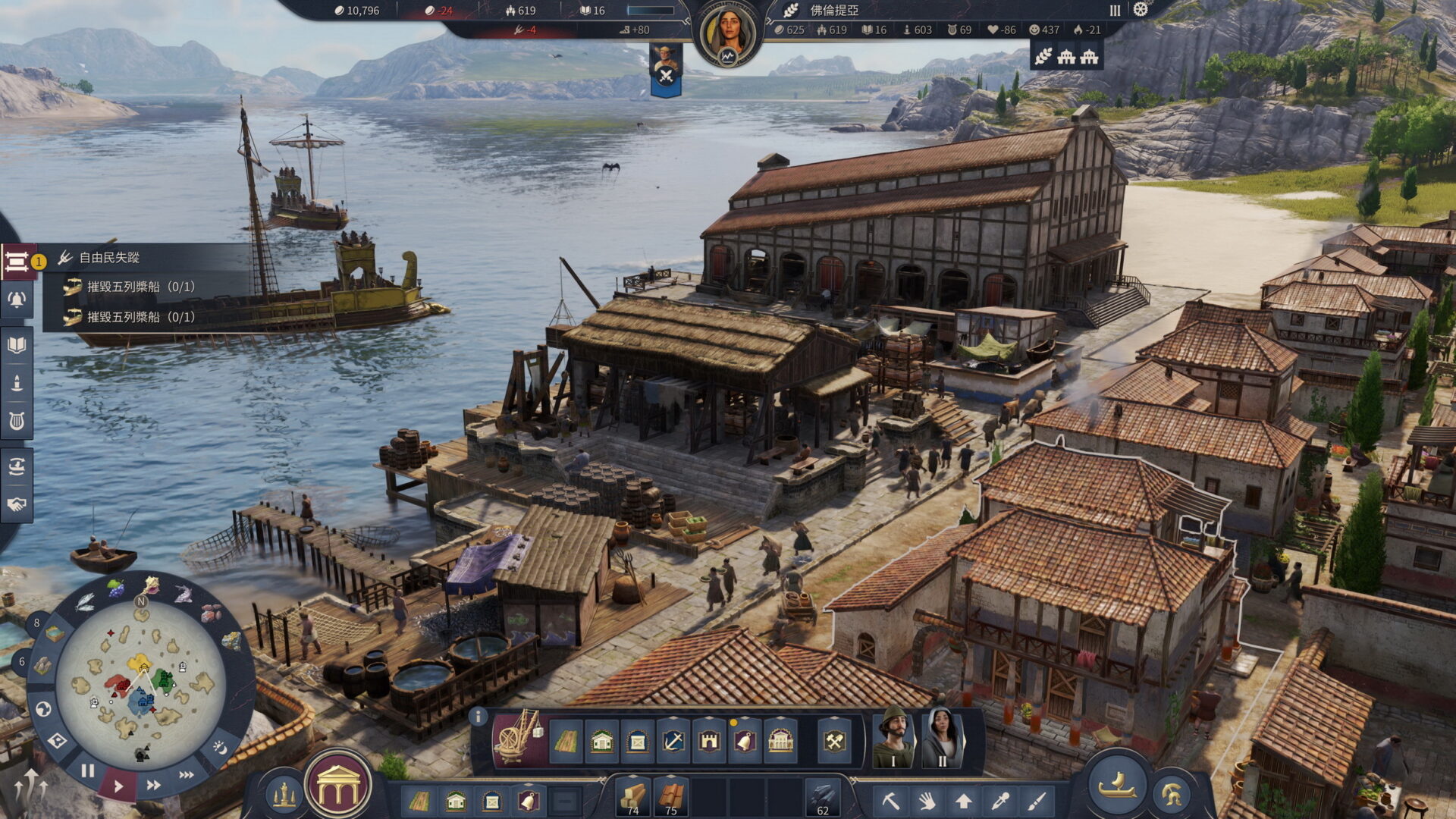
Task: Open the ship menu button
Action: coord(1116,786)
